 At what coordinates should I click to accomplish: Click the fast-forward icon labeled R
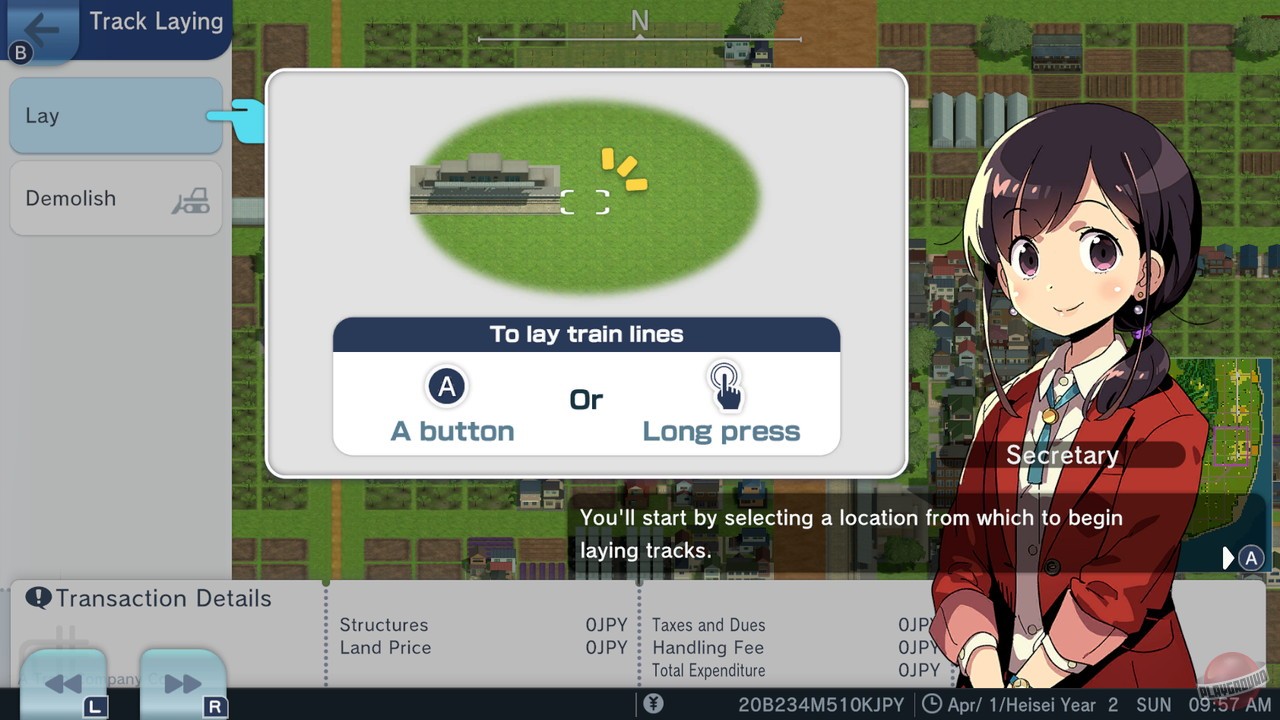click(x=184, y=683)
